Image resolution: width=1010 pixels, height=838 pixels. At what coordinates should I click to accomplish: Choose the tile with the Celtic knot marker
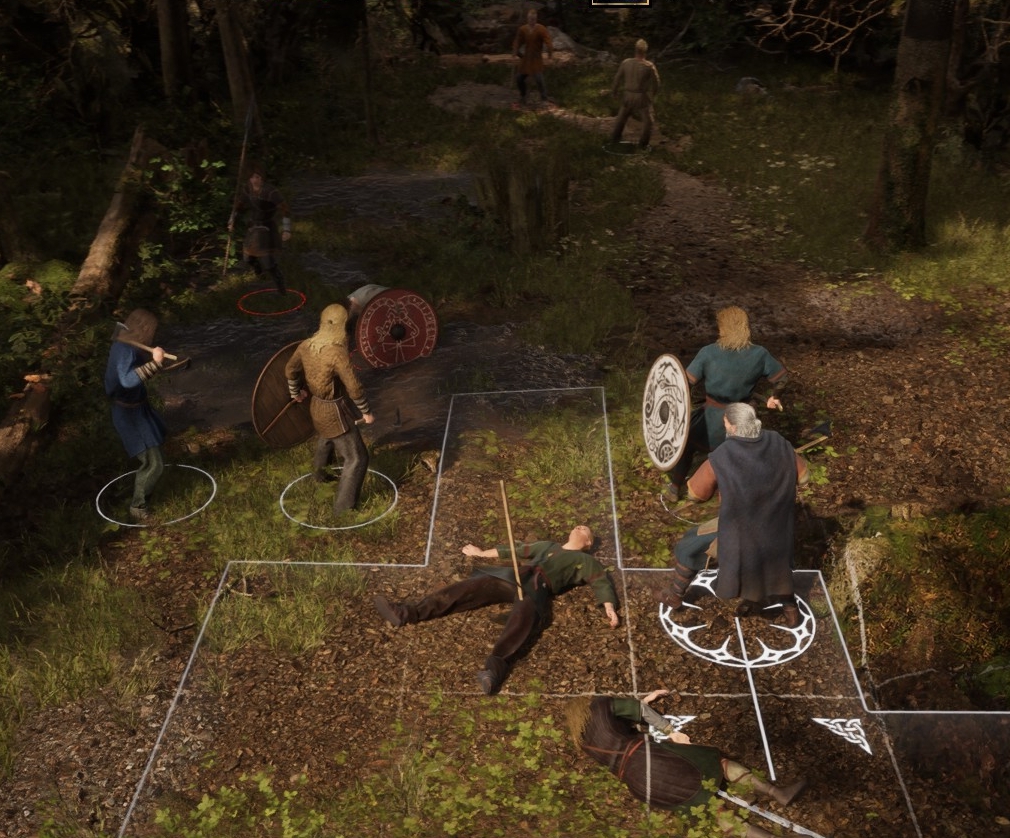[x=842, y=733]
